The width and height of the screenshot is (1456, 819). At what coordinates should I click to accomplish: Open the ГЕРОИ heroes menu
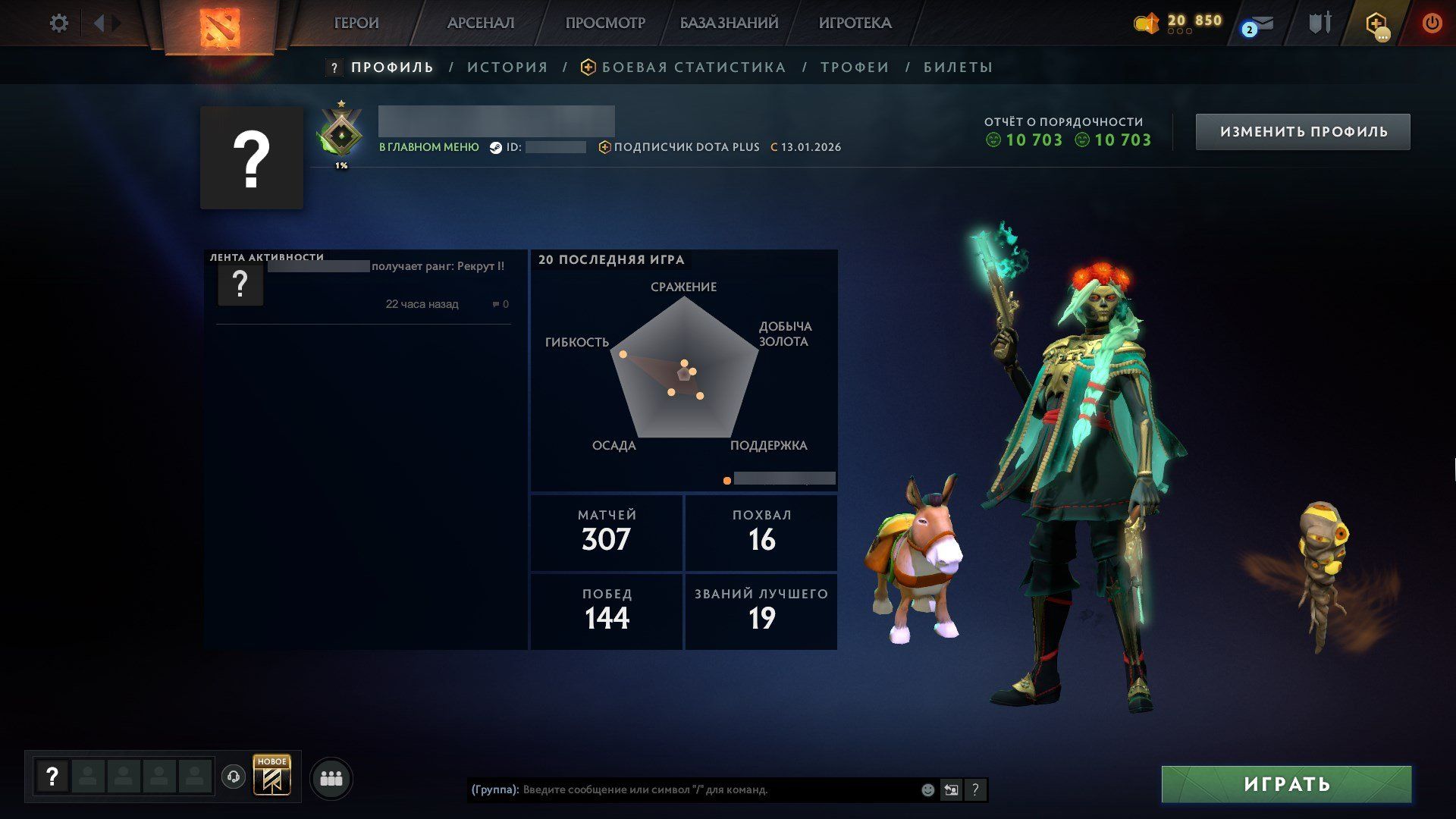coord(356,23)
